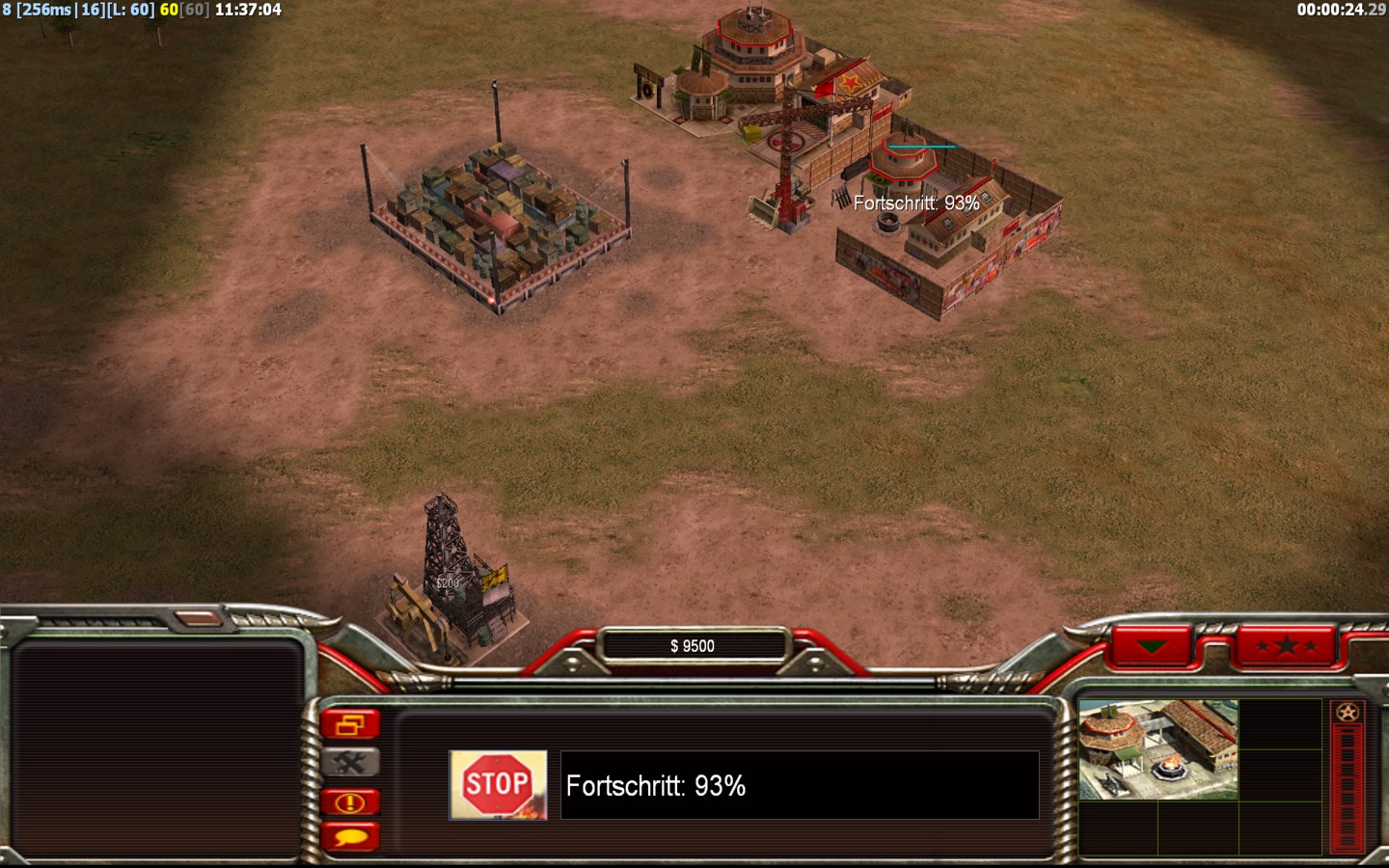Open the options menu with overlapping-windows button
This screenshot has height=868, width=1389.
pyautogui.click(x=350, y=724)
